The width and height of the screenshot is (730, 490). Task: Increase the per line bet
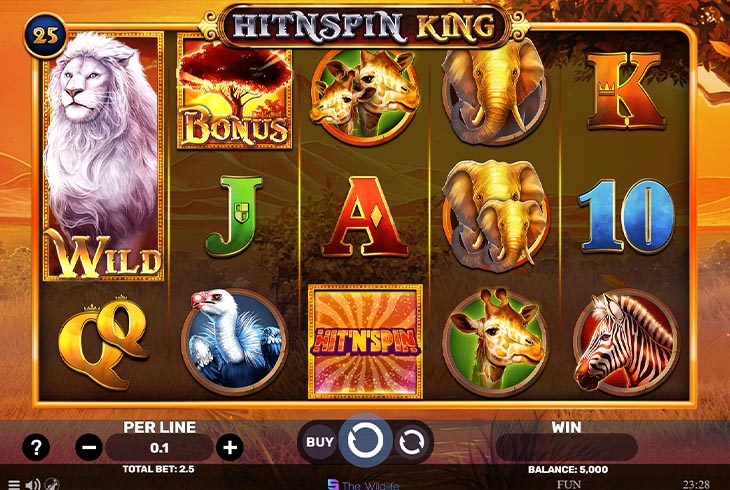pyautogui.click(x=229, y=447)
